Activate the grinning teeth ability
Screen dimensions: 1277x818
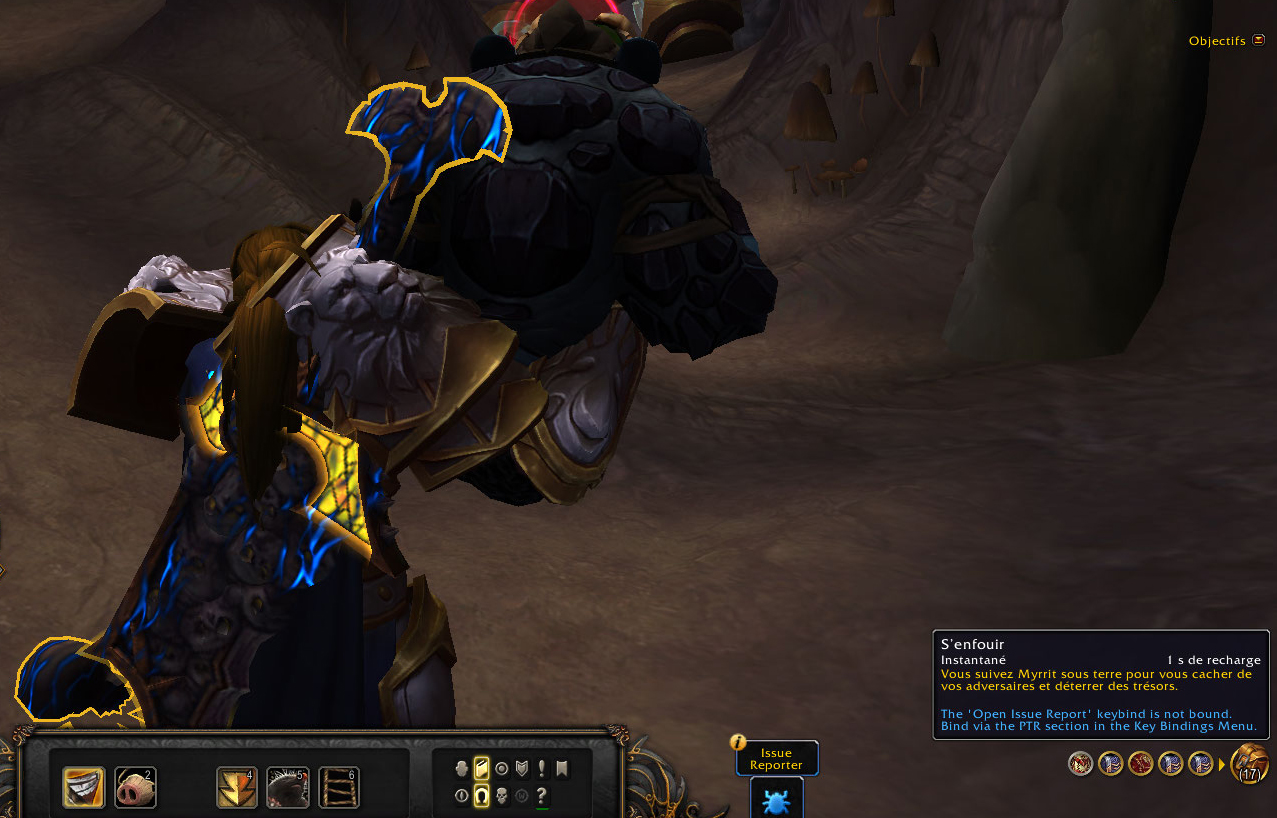tap(83, 787)
